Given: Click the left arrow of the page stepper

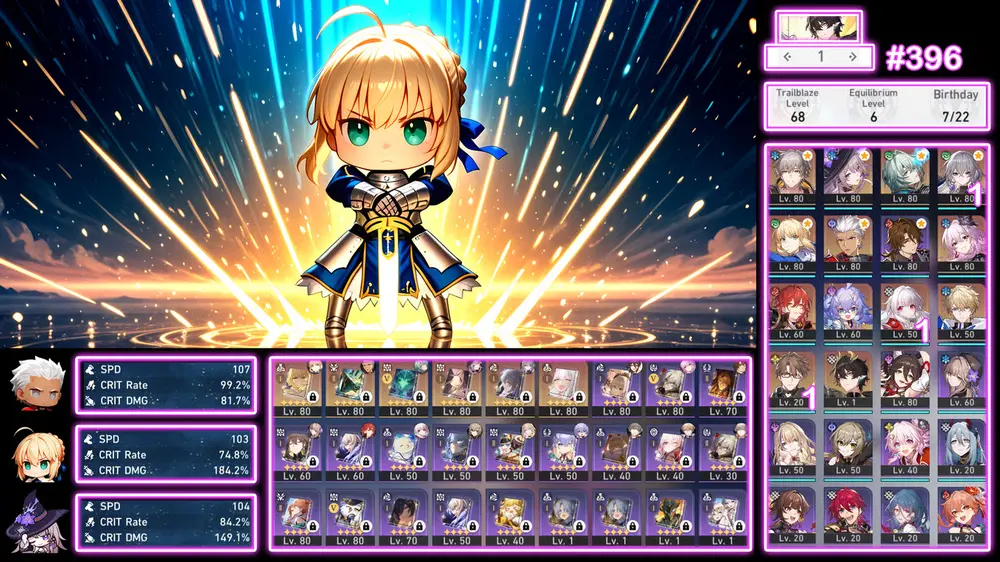Looking at the screenshot, I should click(x=788, y=57).
